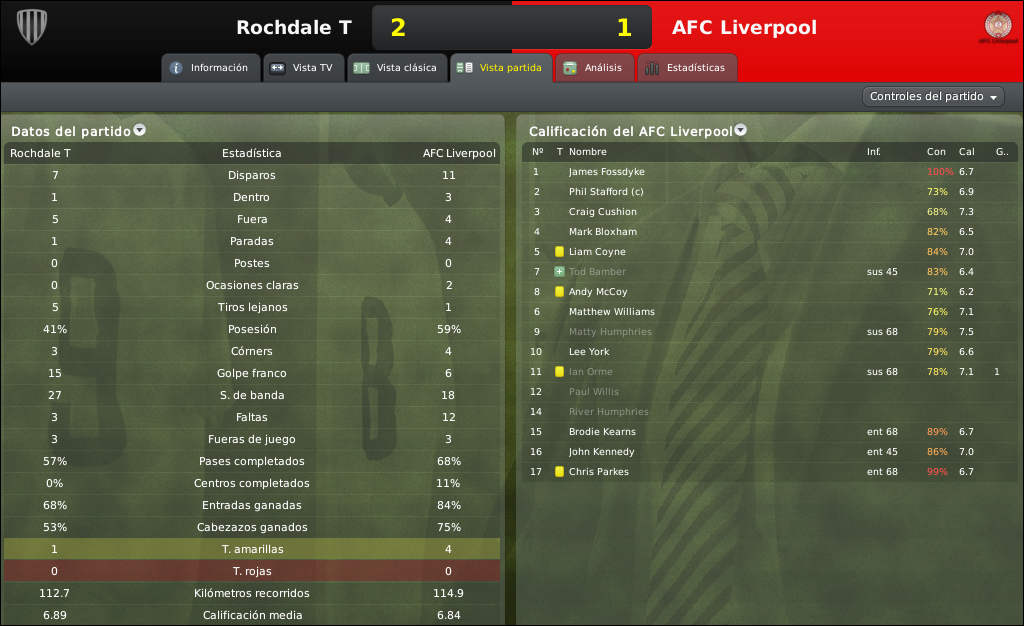Expand the Datos del partido panel arrow
1024x626 pixels.
point(140,130)
